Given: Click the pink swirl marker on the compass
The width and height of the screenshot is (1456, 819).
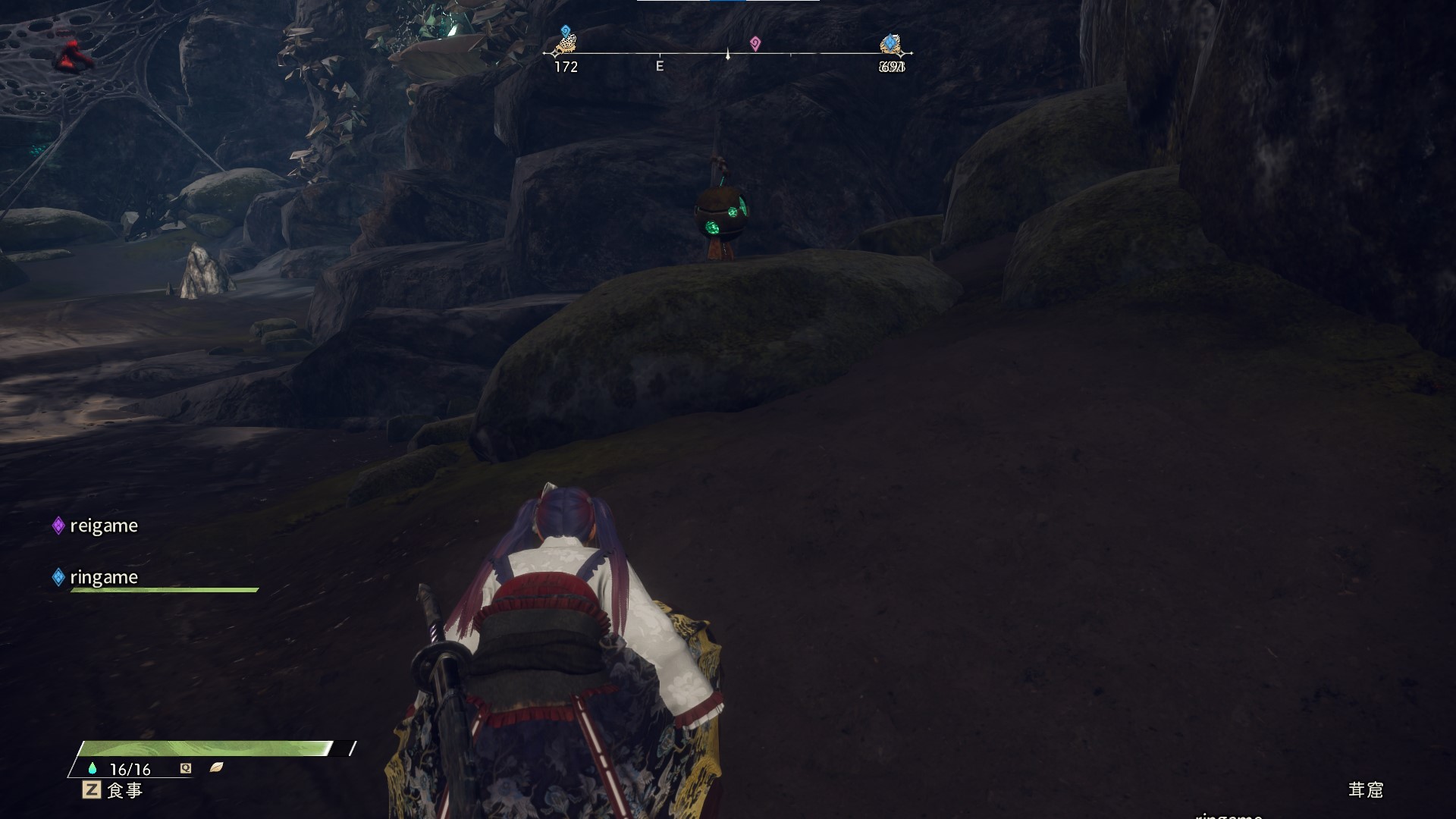Looking at the screenshot, I should tap(755, 43).
